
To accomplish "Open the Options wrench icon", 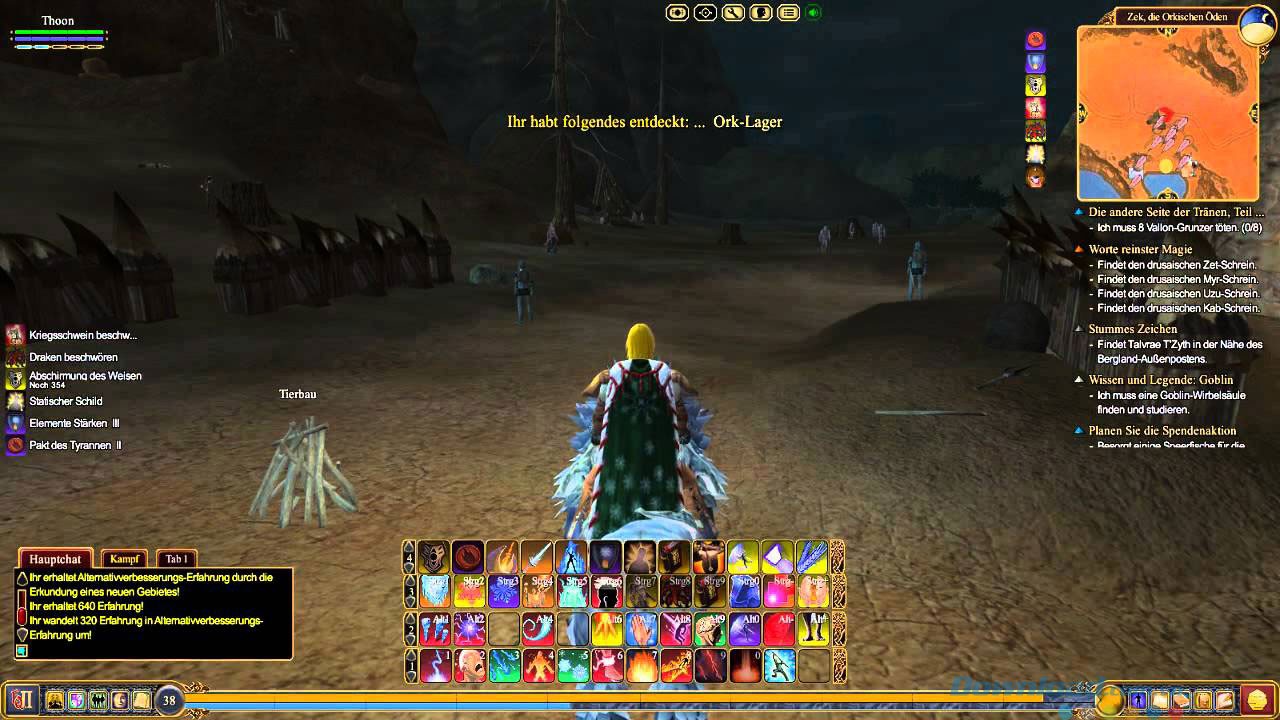I will pos(731,13).
